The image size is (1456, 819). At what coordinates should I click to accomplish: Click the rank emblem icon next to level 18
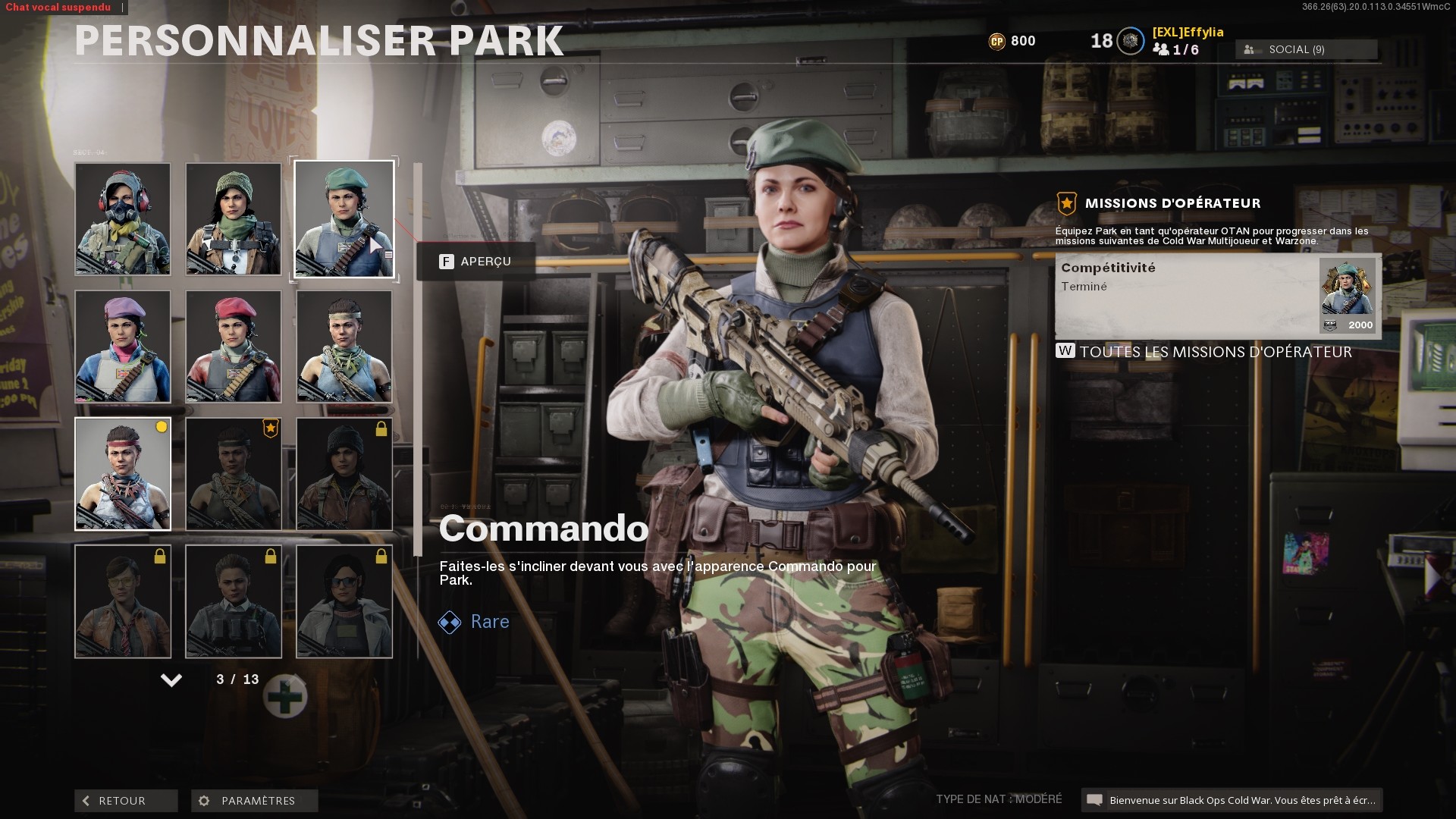[x=1129, y=41]
